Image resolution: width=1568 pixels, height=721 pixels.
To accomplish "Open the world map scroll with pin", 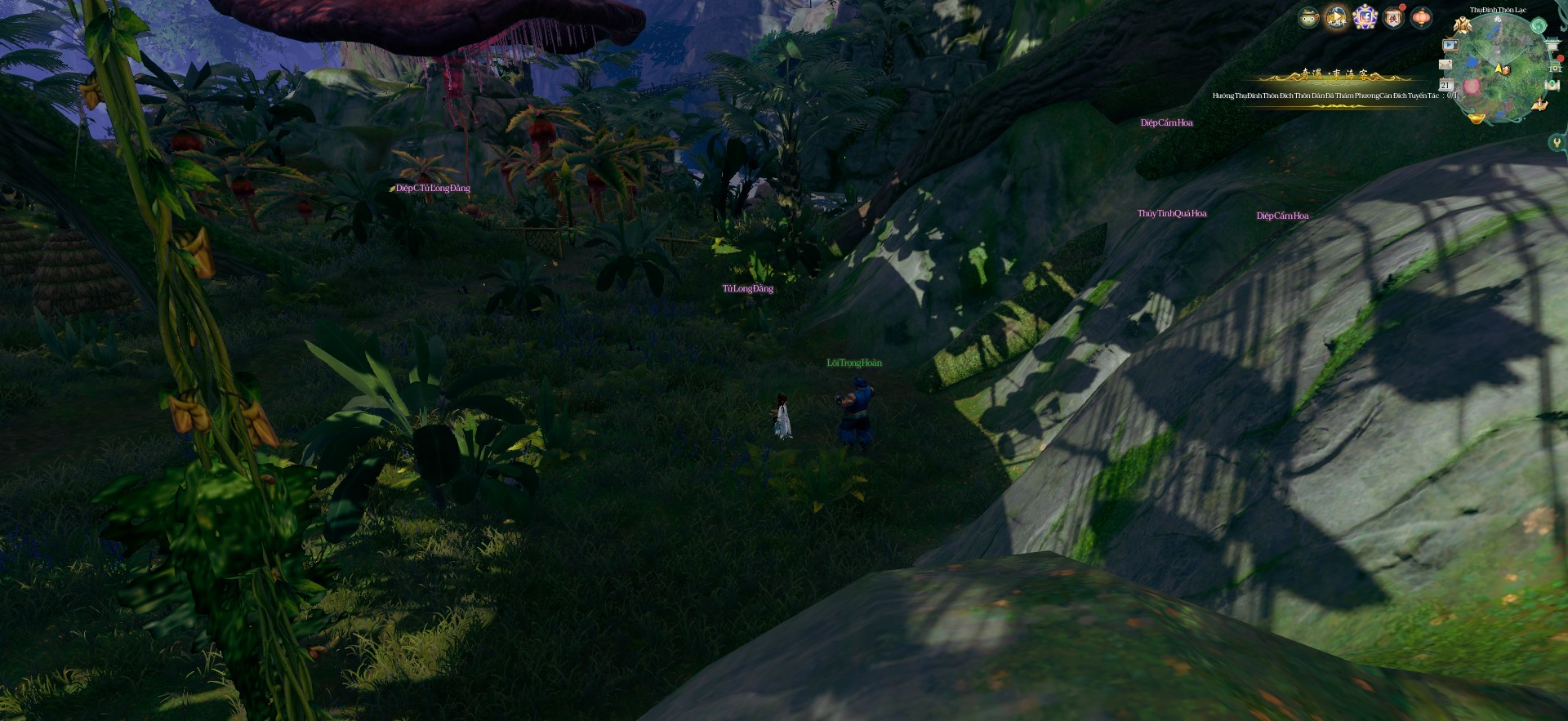I will point(1552,86).
